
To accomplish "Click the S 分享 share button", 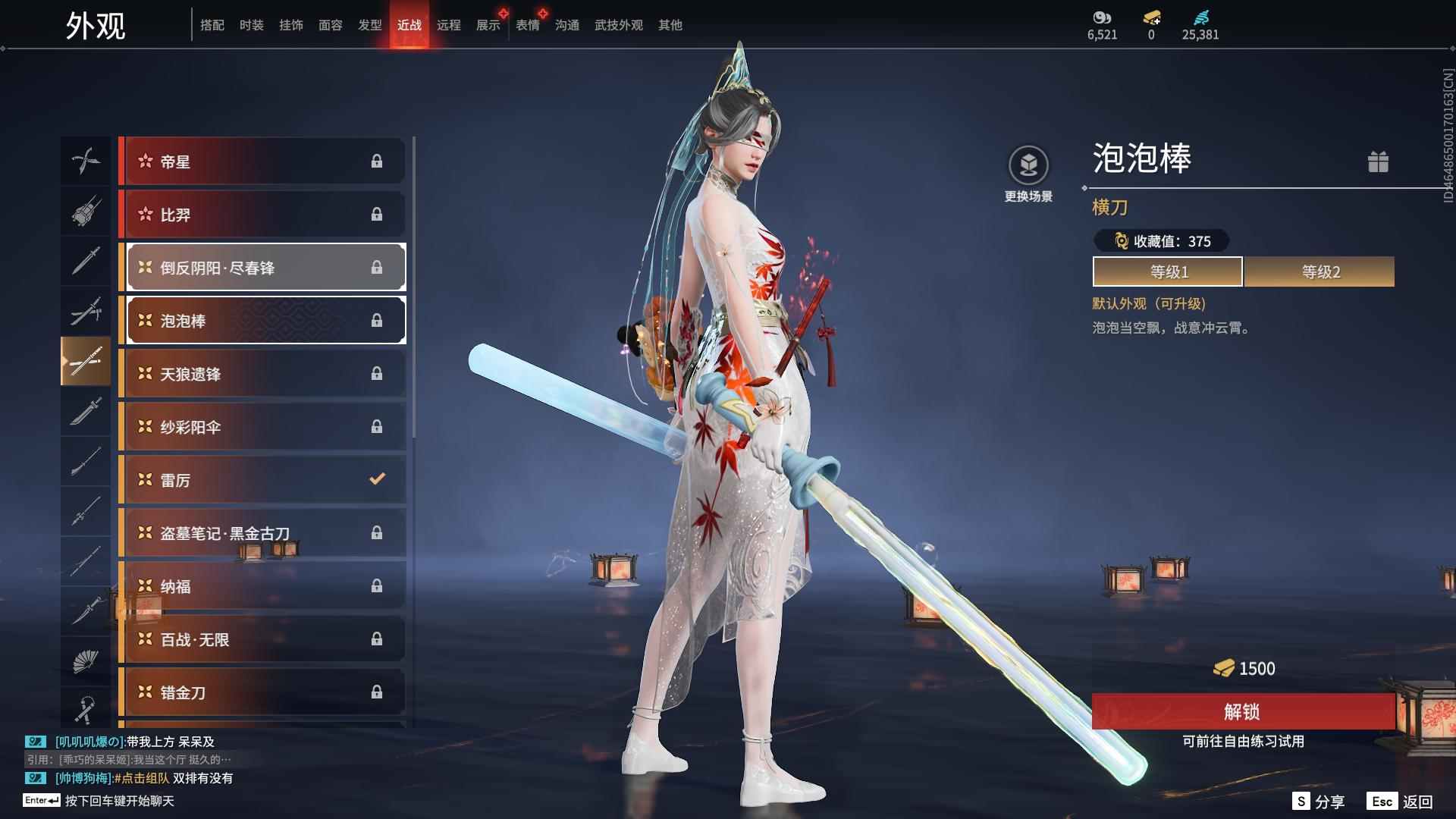I will tap(1318, 800).
